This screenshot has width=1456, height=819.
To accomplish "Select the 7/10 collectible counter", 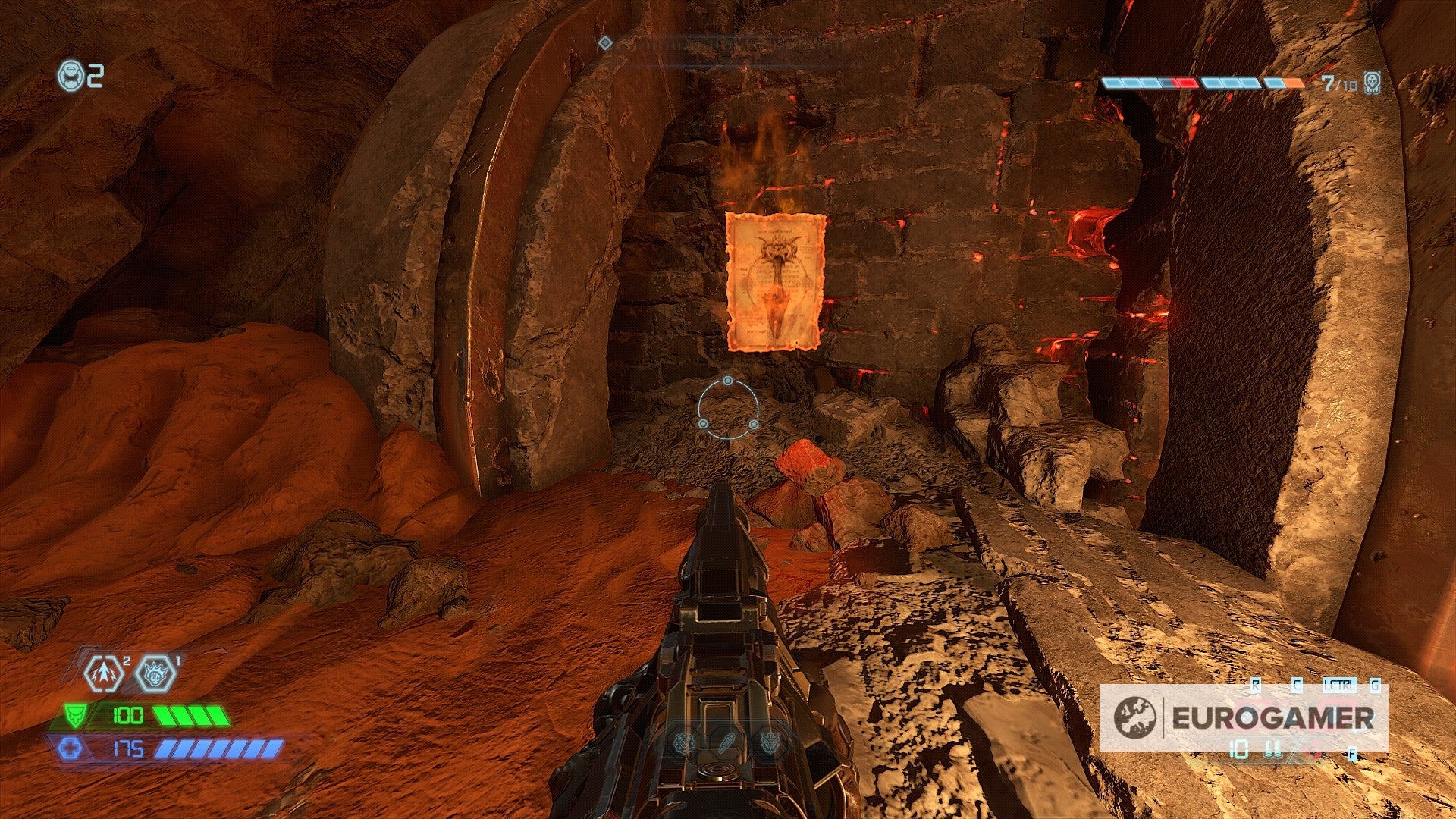I will pyautogui.click(x=1339, y=82).
